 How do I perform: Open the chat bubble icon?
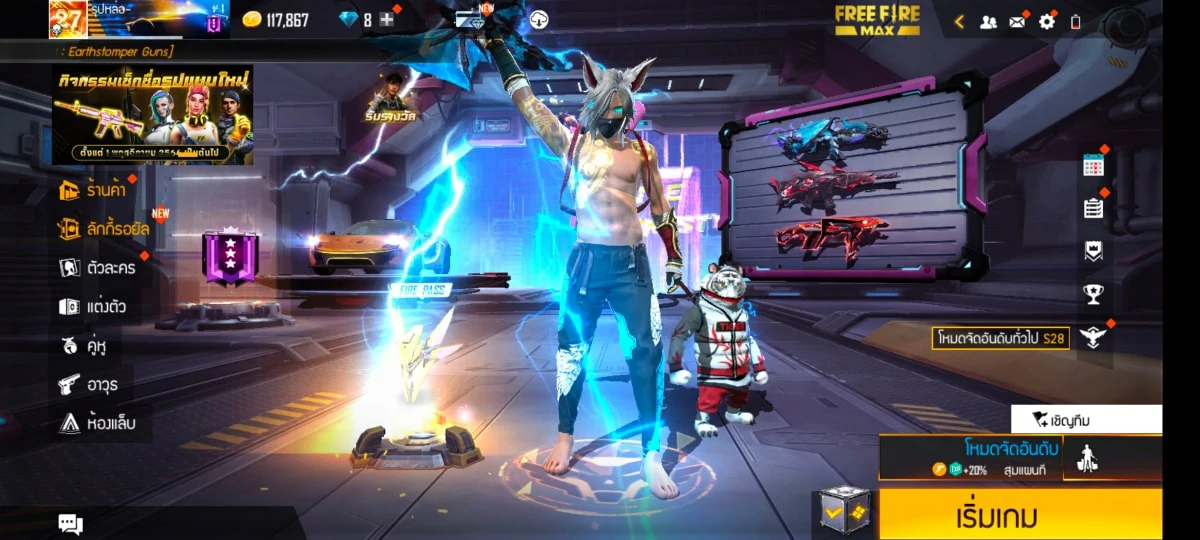[x=70, y=523]
